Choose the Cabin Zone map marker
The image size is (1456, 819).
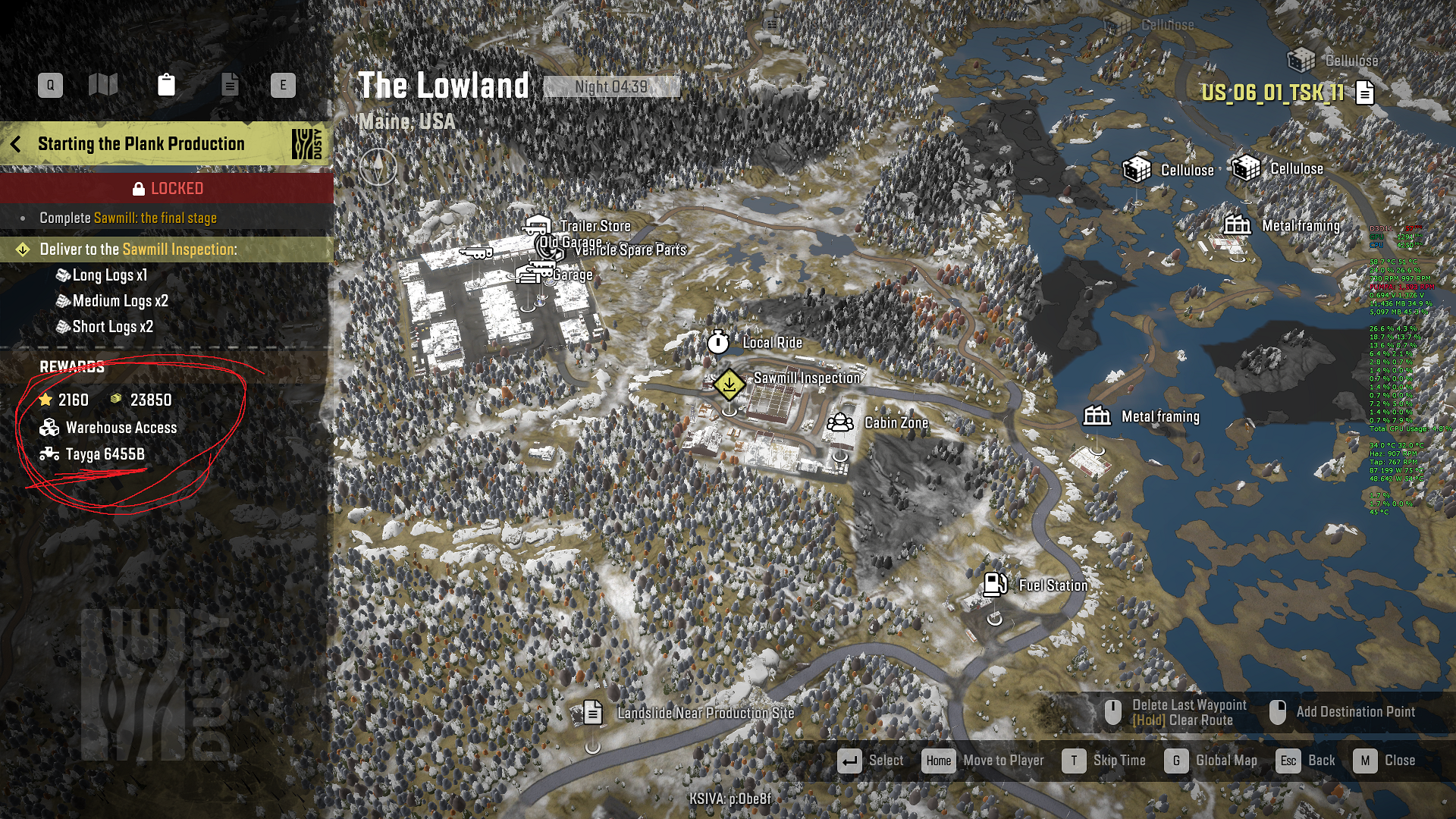pos(839,422)
